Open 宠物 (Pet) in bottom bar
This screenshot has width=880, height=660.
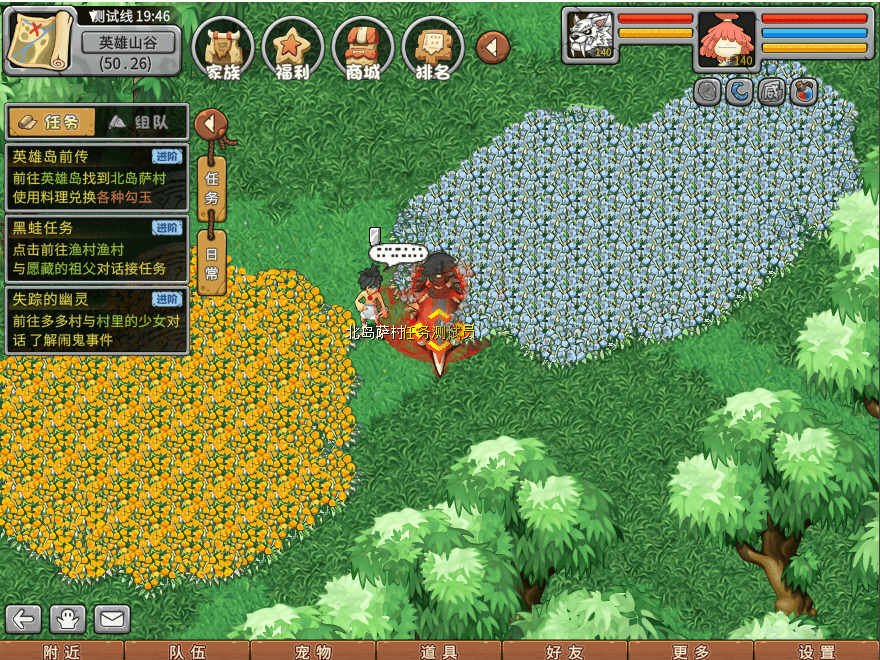313,651
